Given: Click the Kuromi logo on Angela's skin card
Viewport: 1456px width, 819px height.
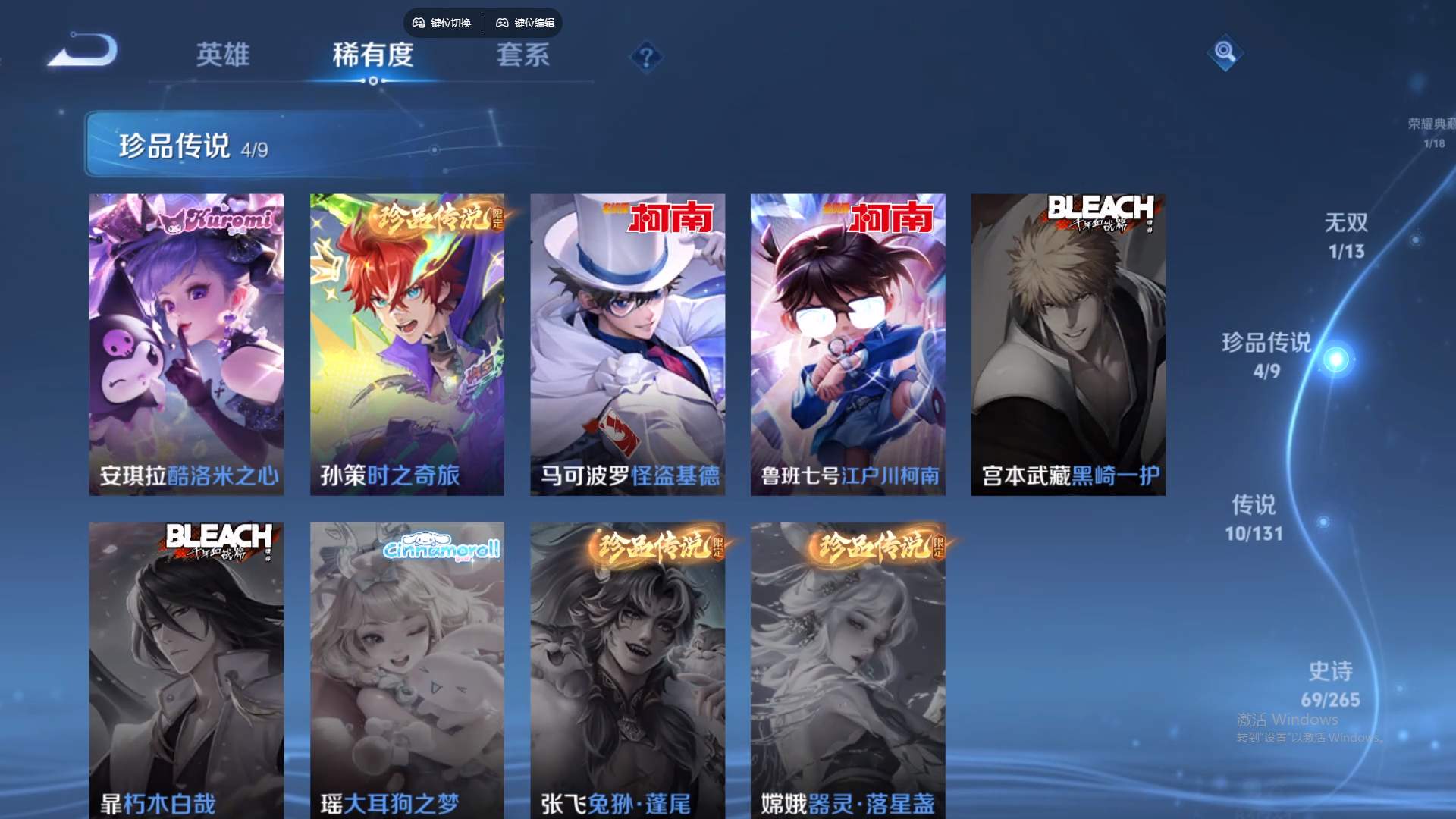Looking at the screenshot, I should (x=225, y=217).
